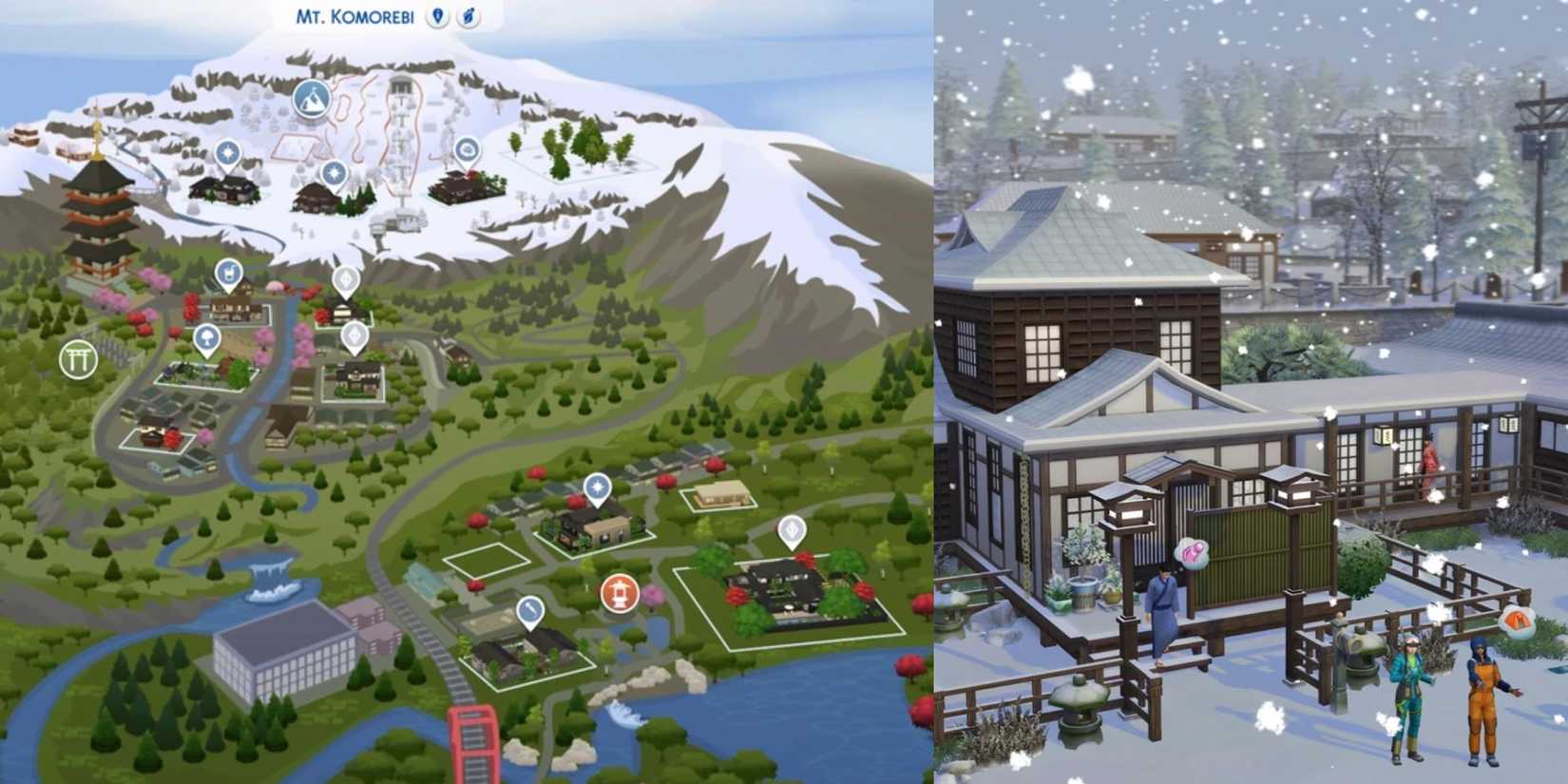
Task: Open the orange lantern festival icon
Action: [x=621, y=592]
